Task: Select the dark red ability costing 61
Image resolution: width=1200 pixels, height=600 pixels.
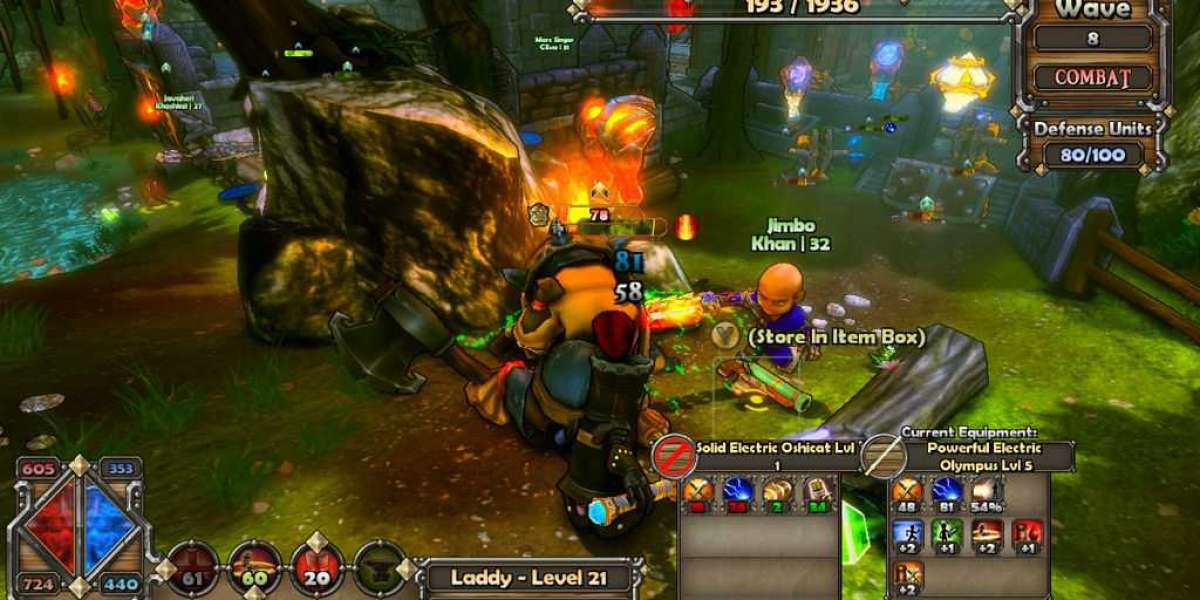Action: [192, 567]
